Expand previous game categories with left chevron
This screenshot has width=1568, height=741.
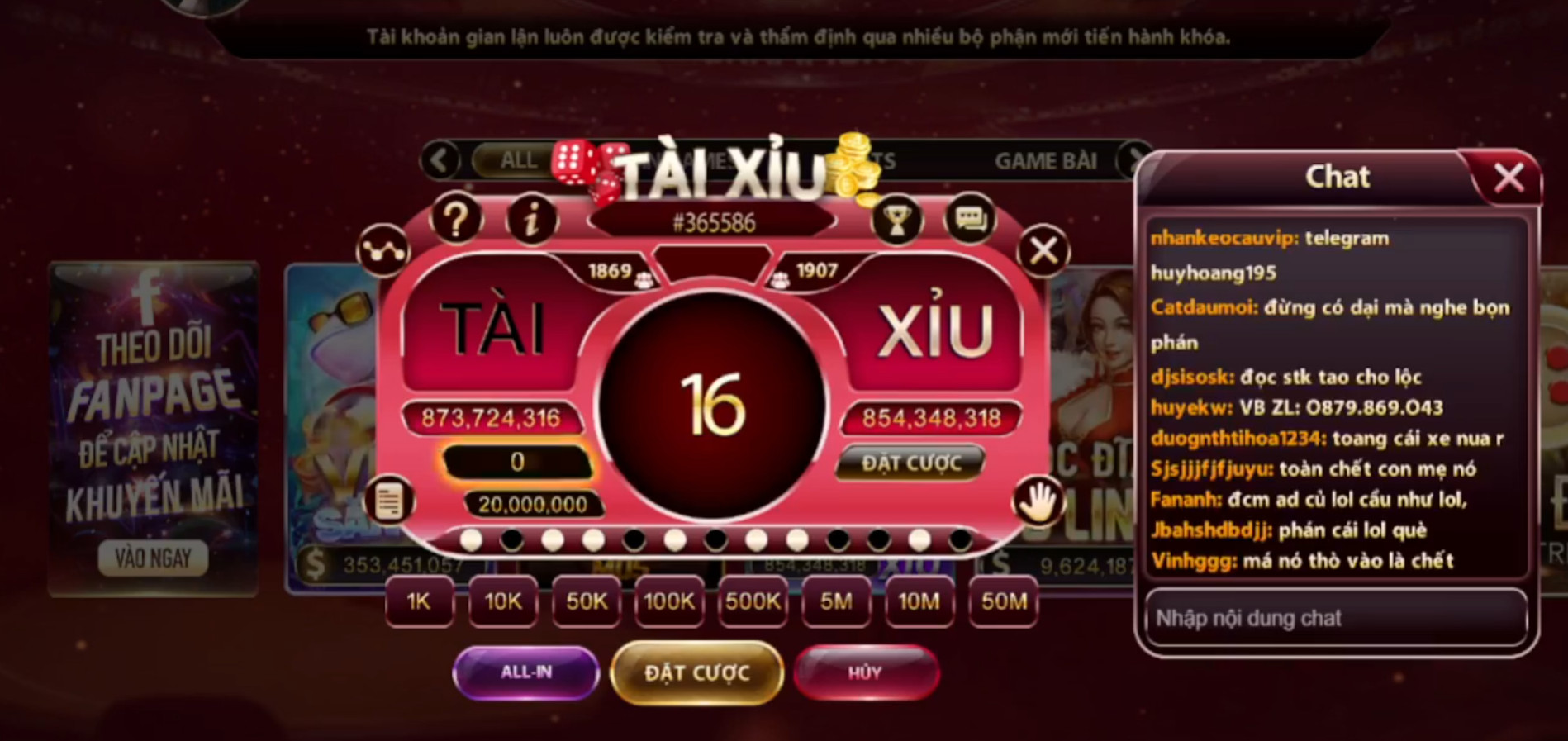pyautogui.click(x=439, y=160)
